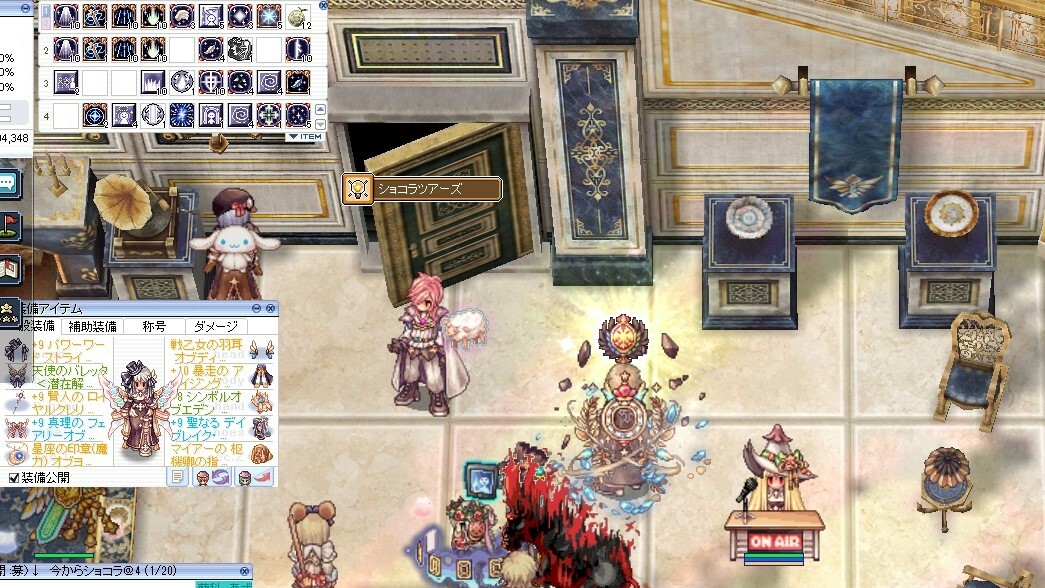
Task: Click the notepad button in equipment window
Action: click(x=177, y=477)
